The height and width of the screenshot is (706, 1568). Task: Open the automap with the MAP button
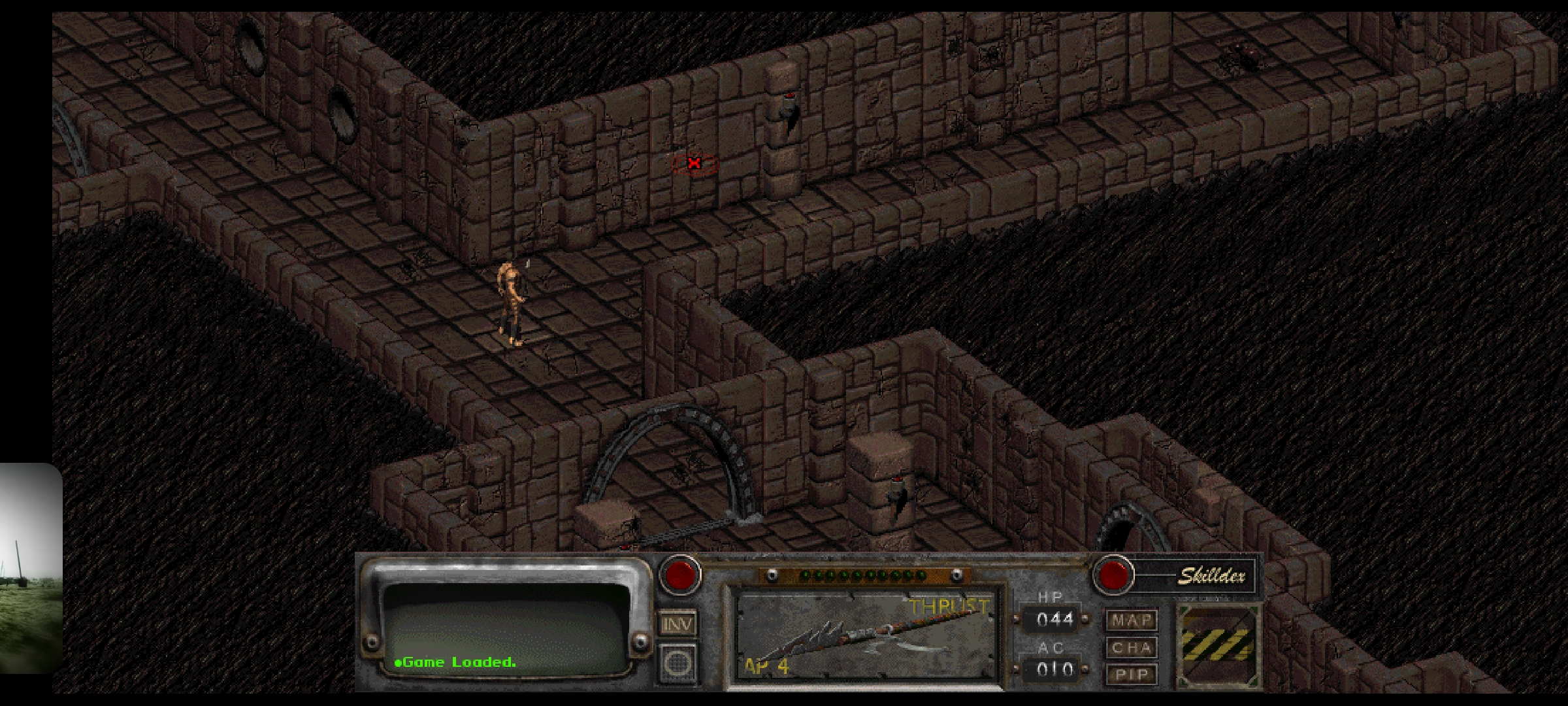[1131, 620]
